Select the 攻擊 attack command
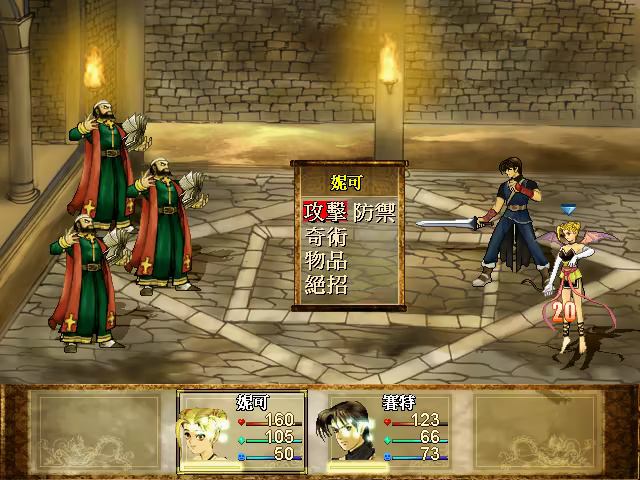This screenshot has height=480, width=640. pyautogui.click(x=325, y=212)
